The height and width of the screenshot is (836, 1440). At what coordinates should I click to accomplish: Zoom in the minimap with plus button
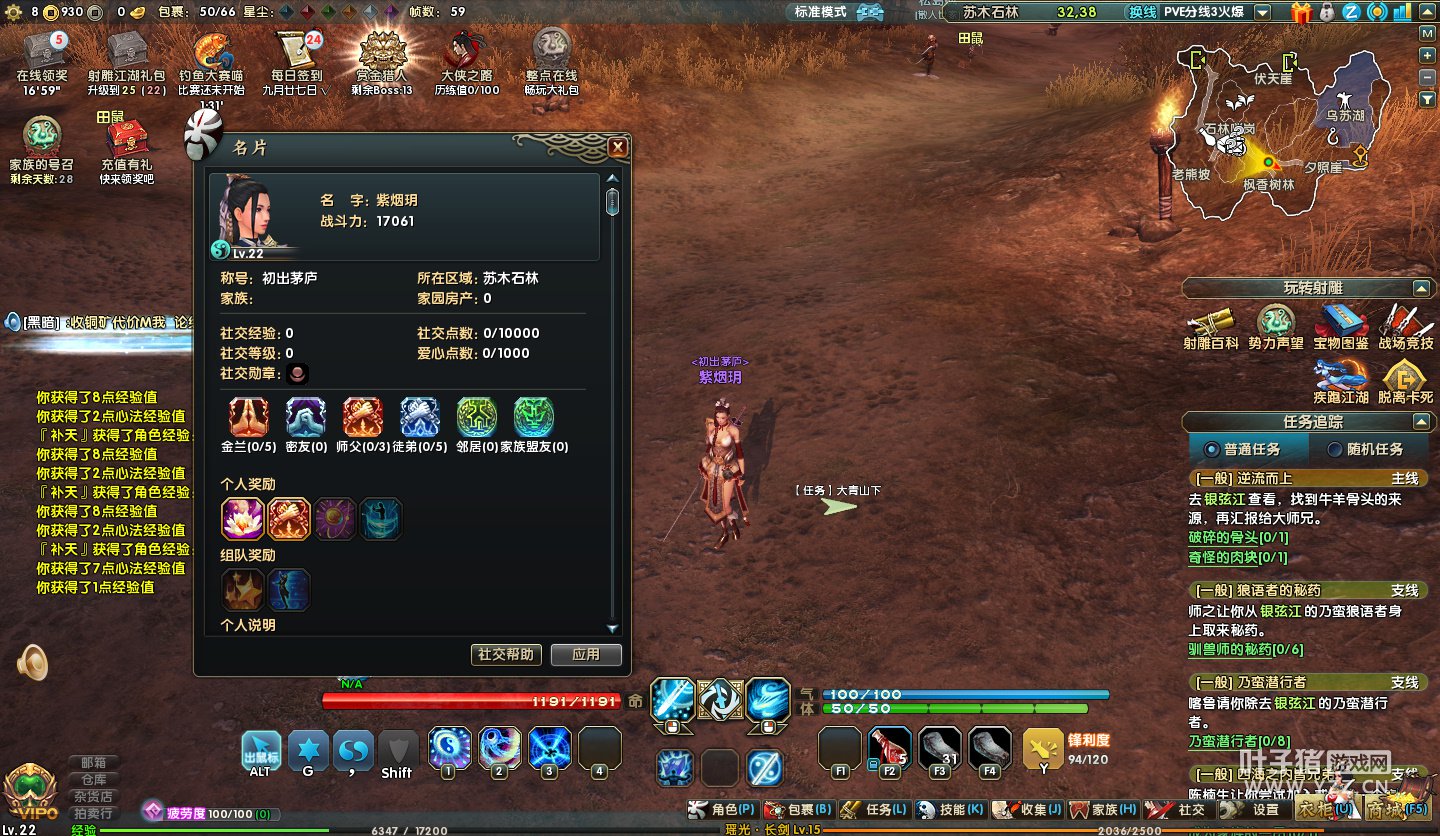coord(1428,53)
